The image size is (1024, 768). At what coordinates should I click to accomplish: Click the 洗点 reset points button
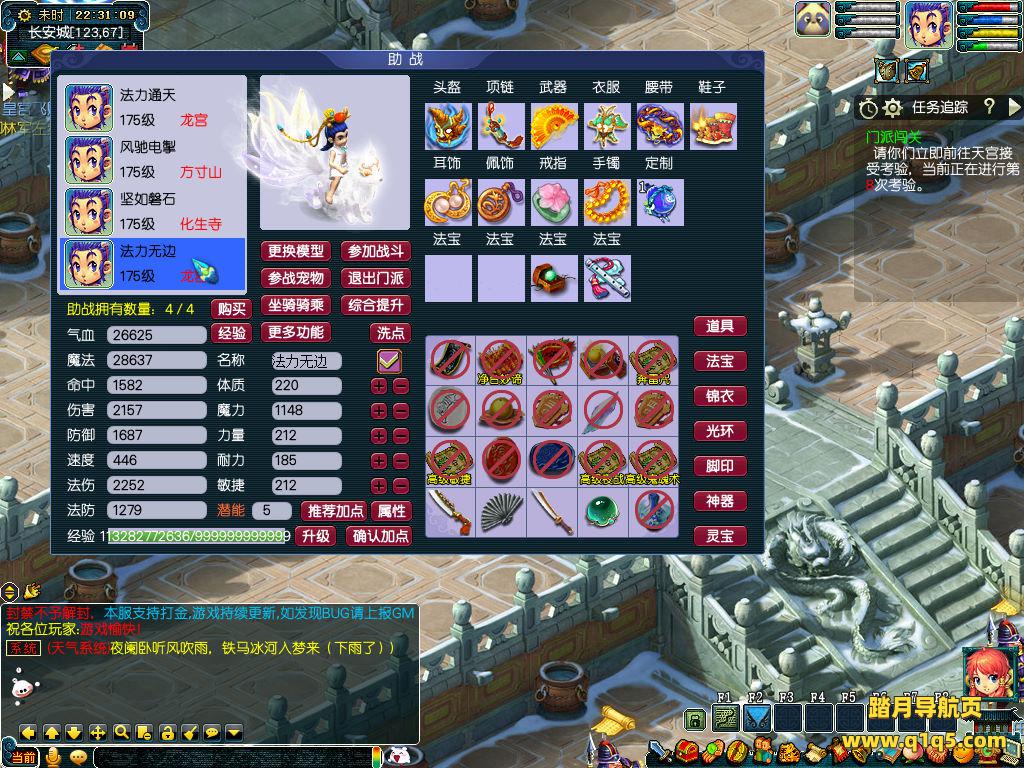pyautogui.click(x=390, y=333)
